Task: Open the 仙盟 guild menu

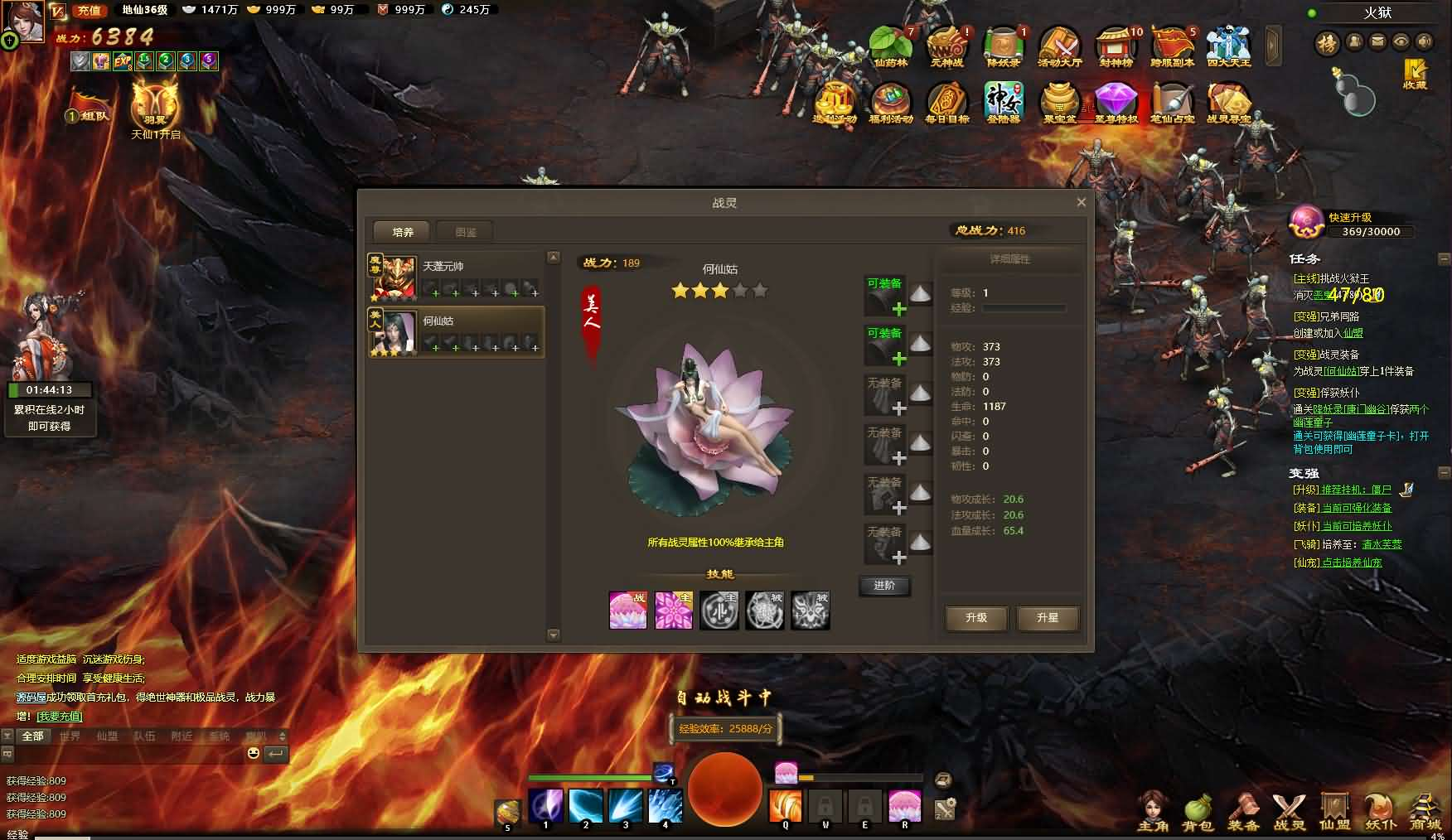Action: tap(1334, 811)
